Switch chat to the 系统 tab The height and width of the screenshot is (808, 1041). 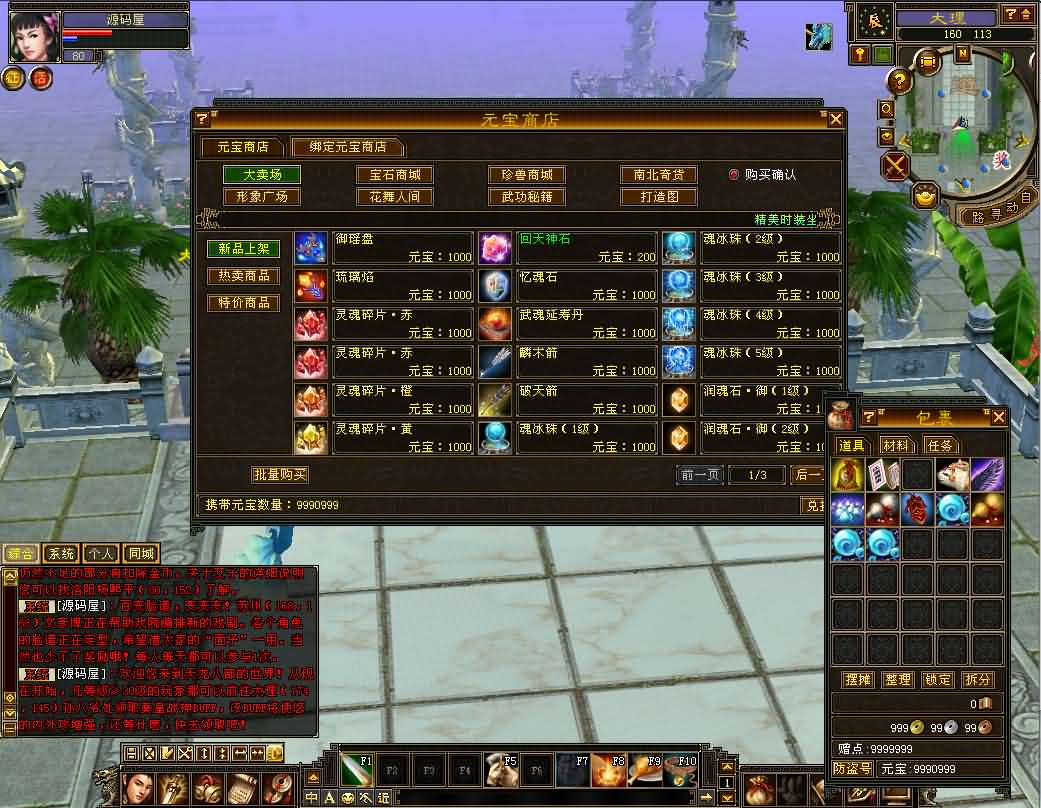(x=60, y=553)
